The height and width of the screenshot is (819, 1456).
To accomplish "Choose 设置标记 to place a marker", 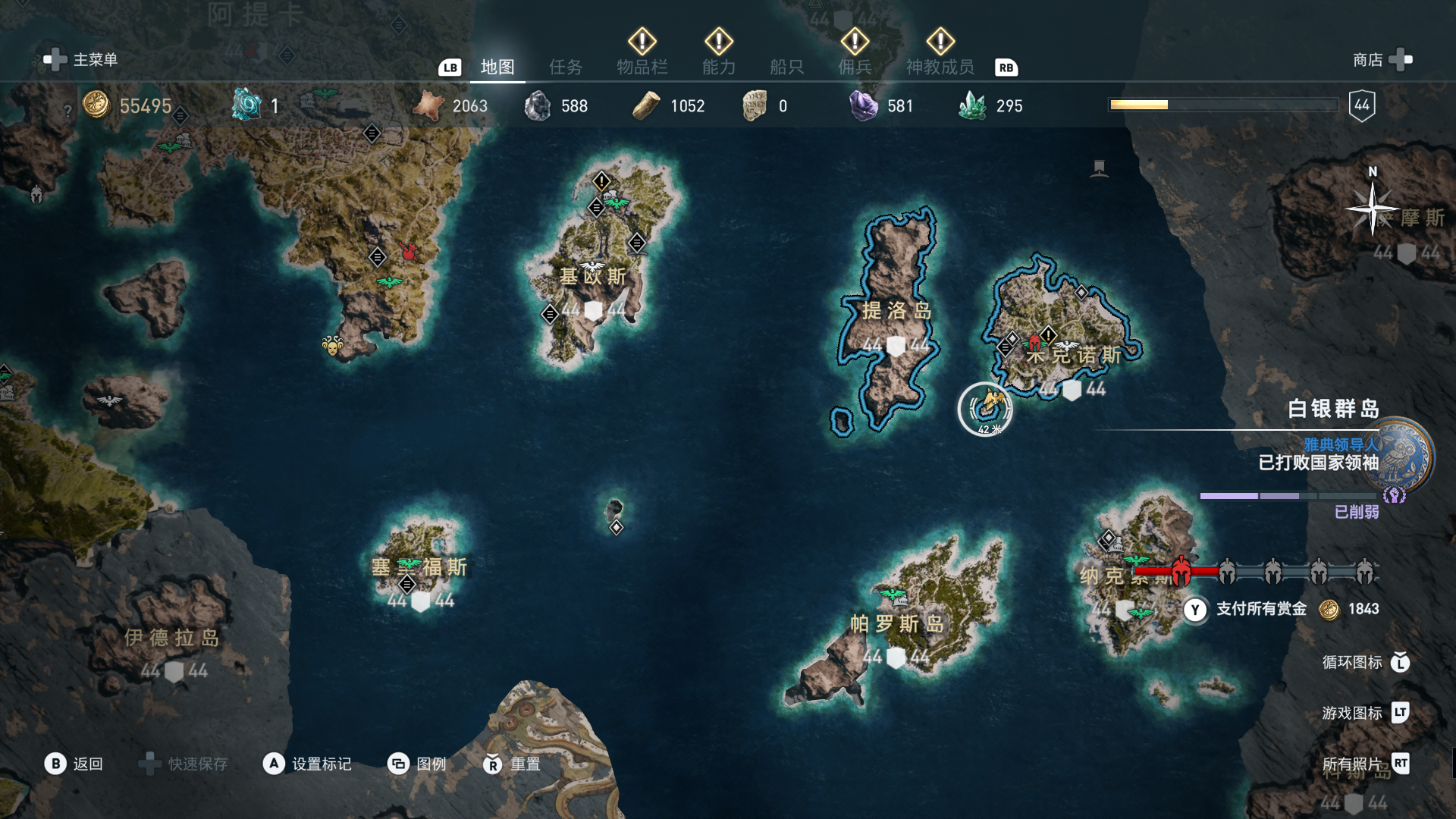I will [x=307, y=764].
